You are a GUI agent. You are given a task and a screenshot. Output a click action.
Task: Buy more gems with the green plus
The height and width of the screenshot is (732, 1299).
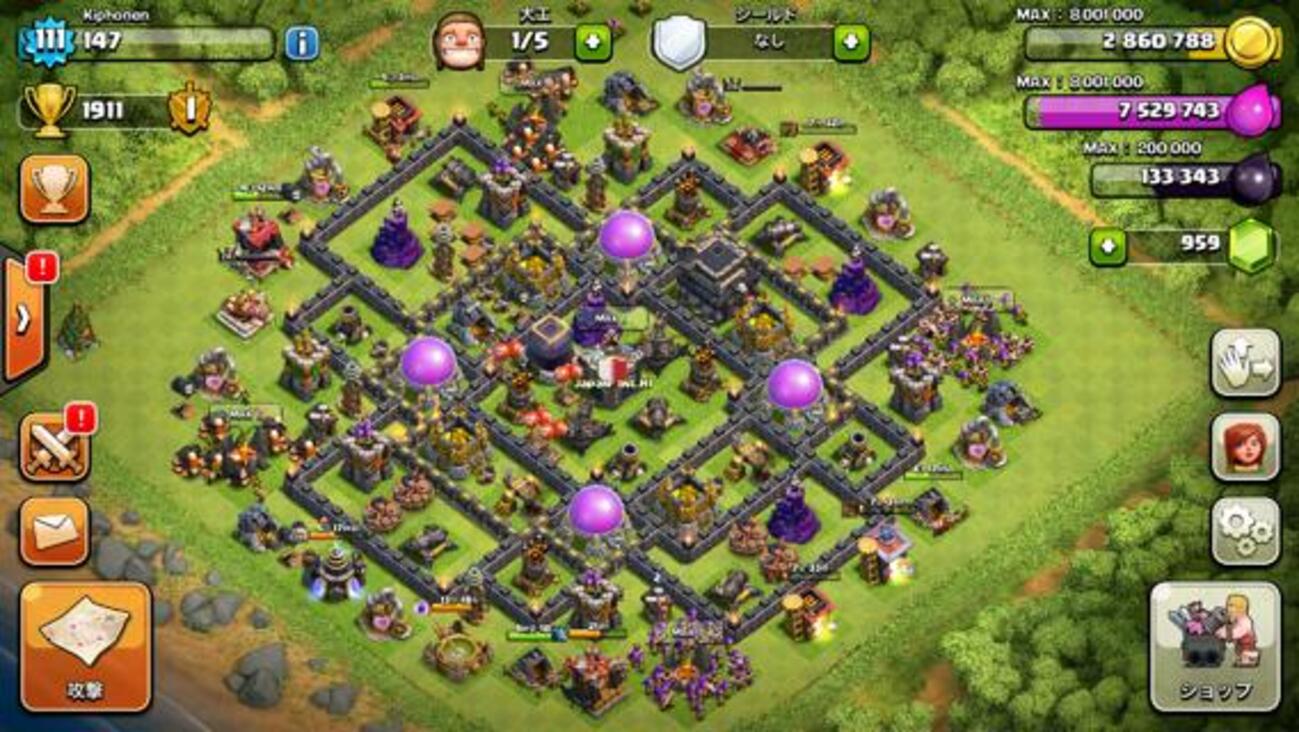[1107, 246]
